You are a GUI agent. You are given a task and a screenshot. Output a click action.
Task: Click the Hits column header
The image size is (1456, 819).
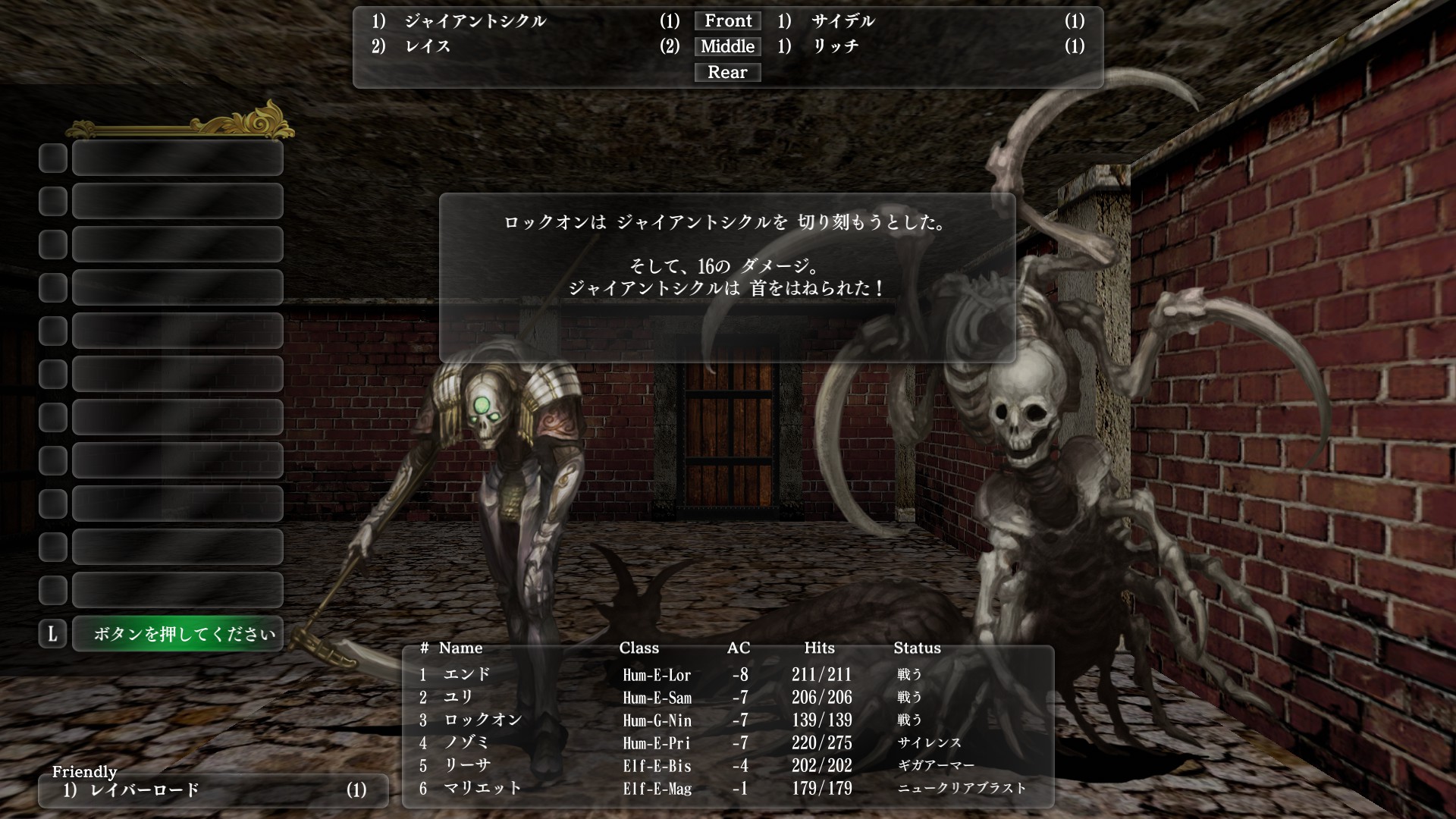coord(819,648)
